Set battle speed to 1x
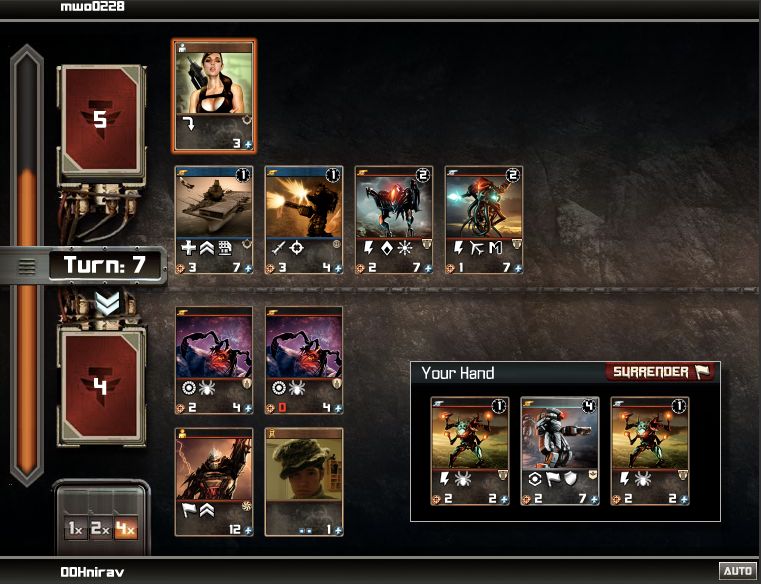The width and height of the screenshot is (761, 584). [75, 529]
